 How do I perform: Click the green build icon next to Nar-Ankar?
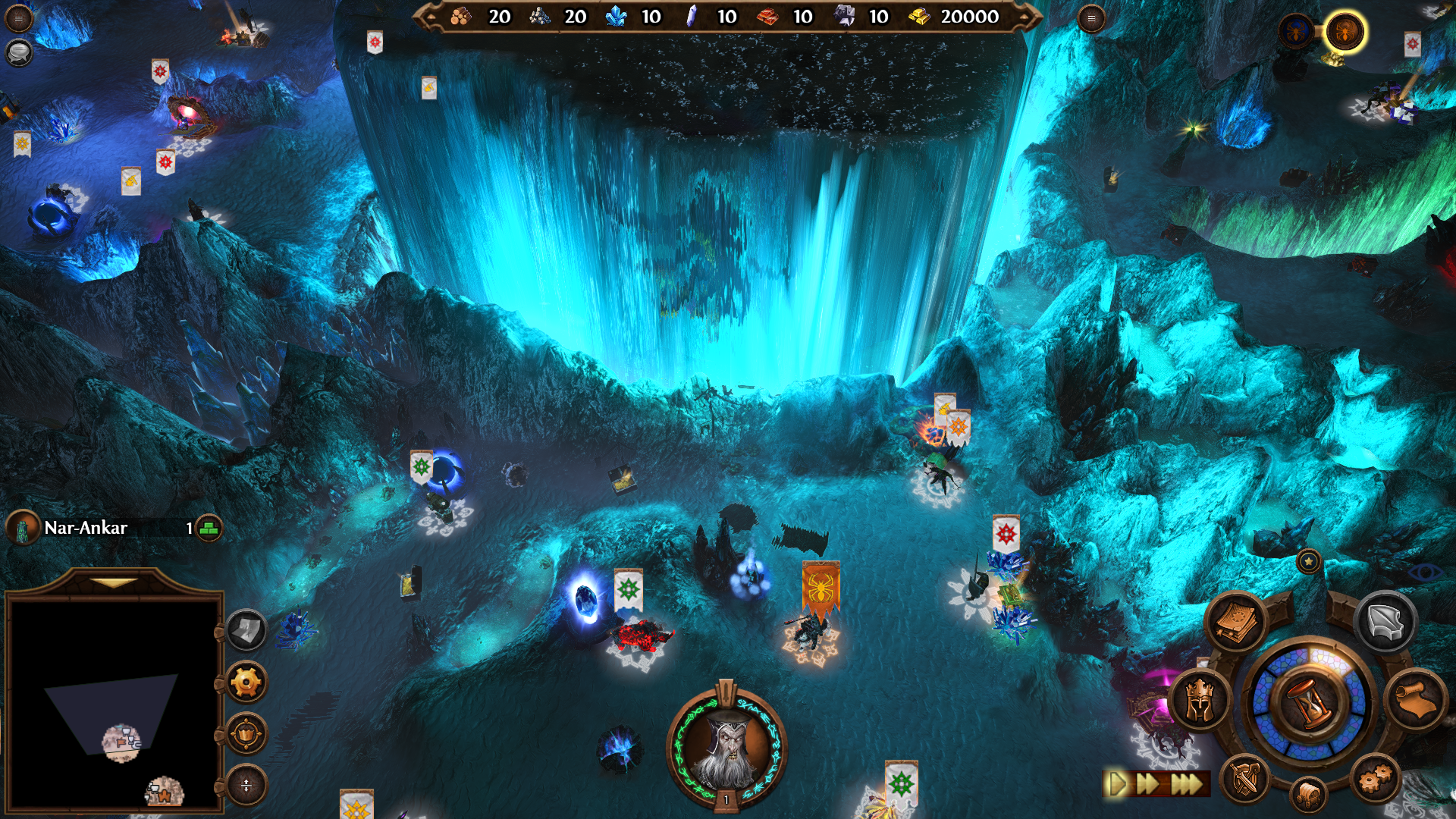click(209, 528)
